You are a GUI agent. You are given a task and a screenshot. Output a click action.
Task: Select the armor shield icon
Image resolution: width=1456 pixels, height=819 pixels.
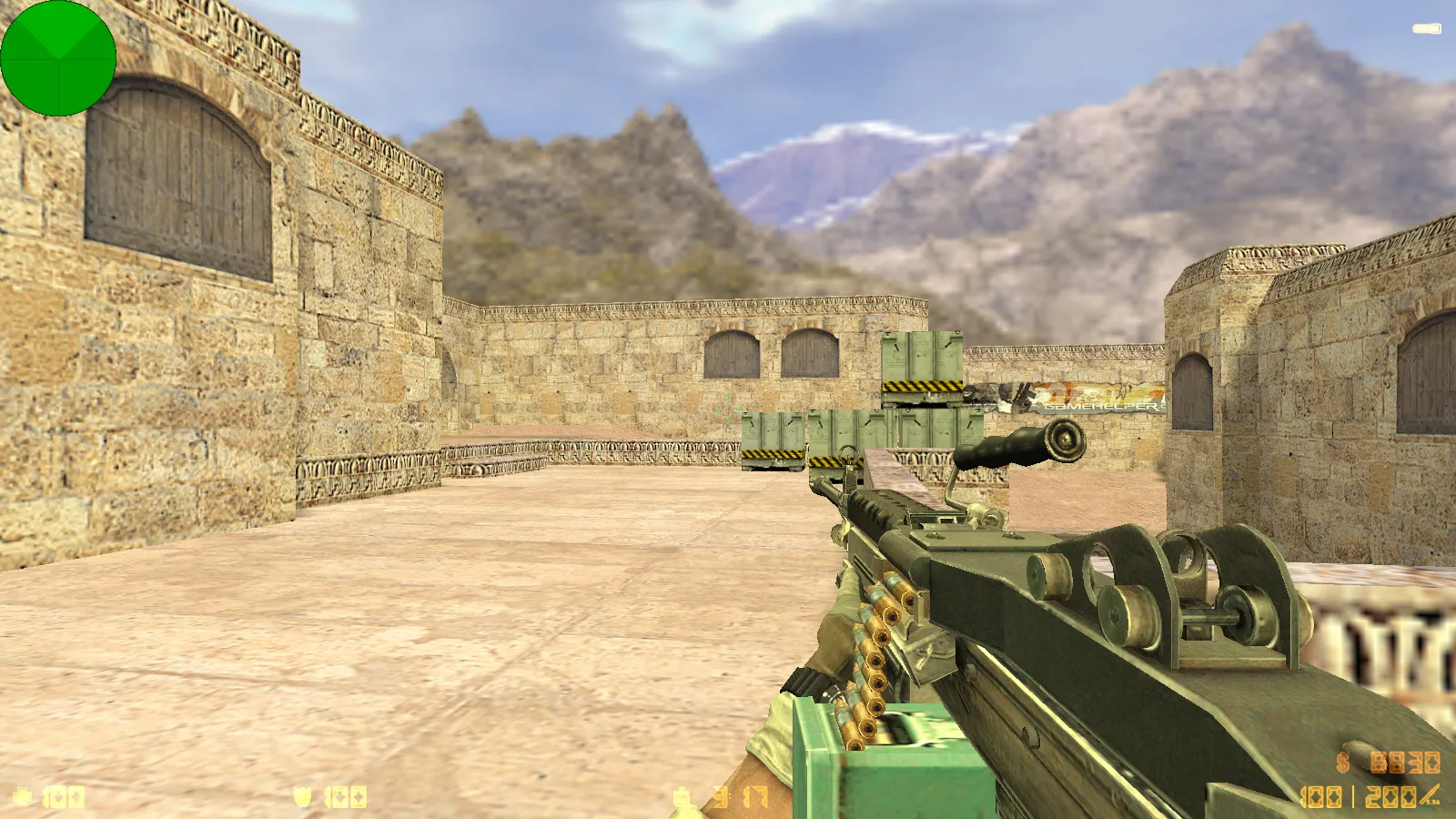click(x=301, y=794)
